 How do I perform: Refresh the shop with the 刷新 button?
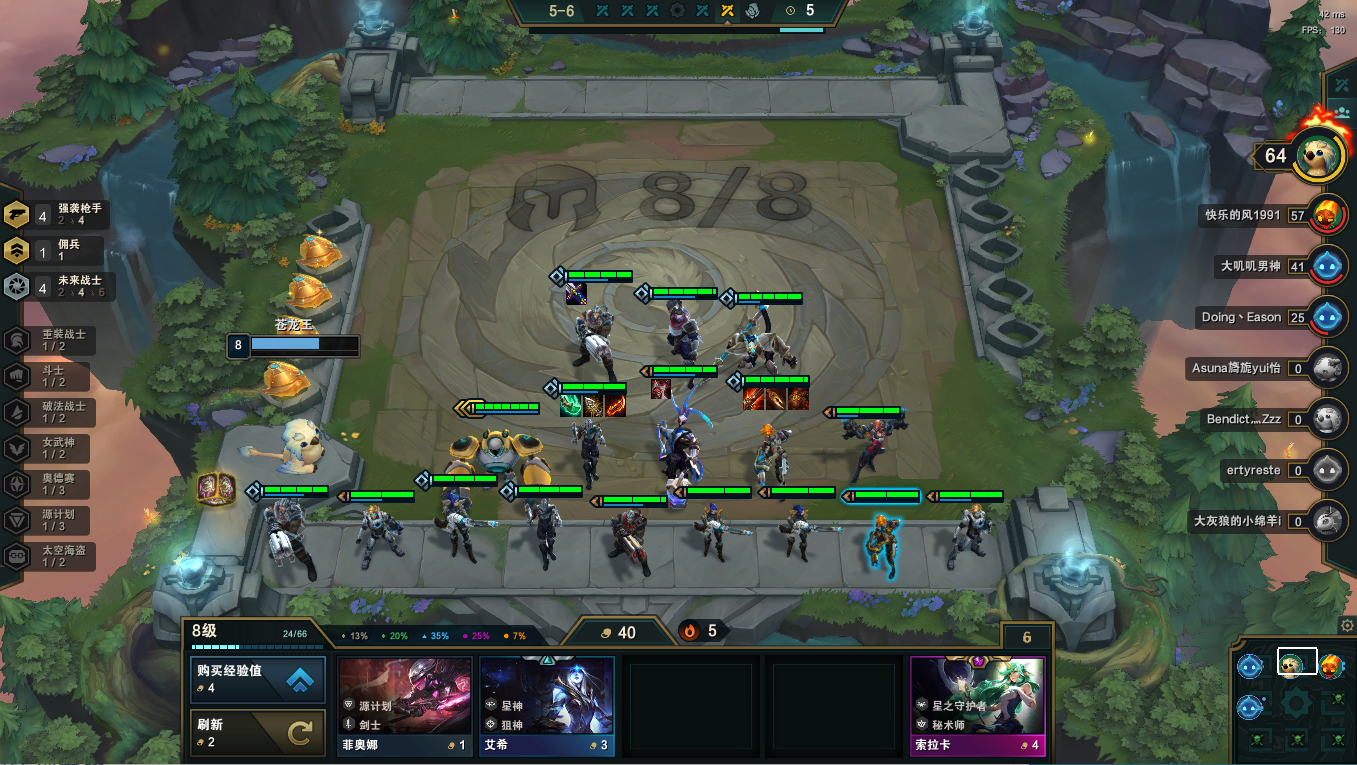(257, 734)
